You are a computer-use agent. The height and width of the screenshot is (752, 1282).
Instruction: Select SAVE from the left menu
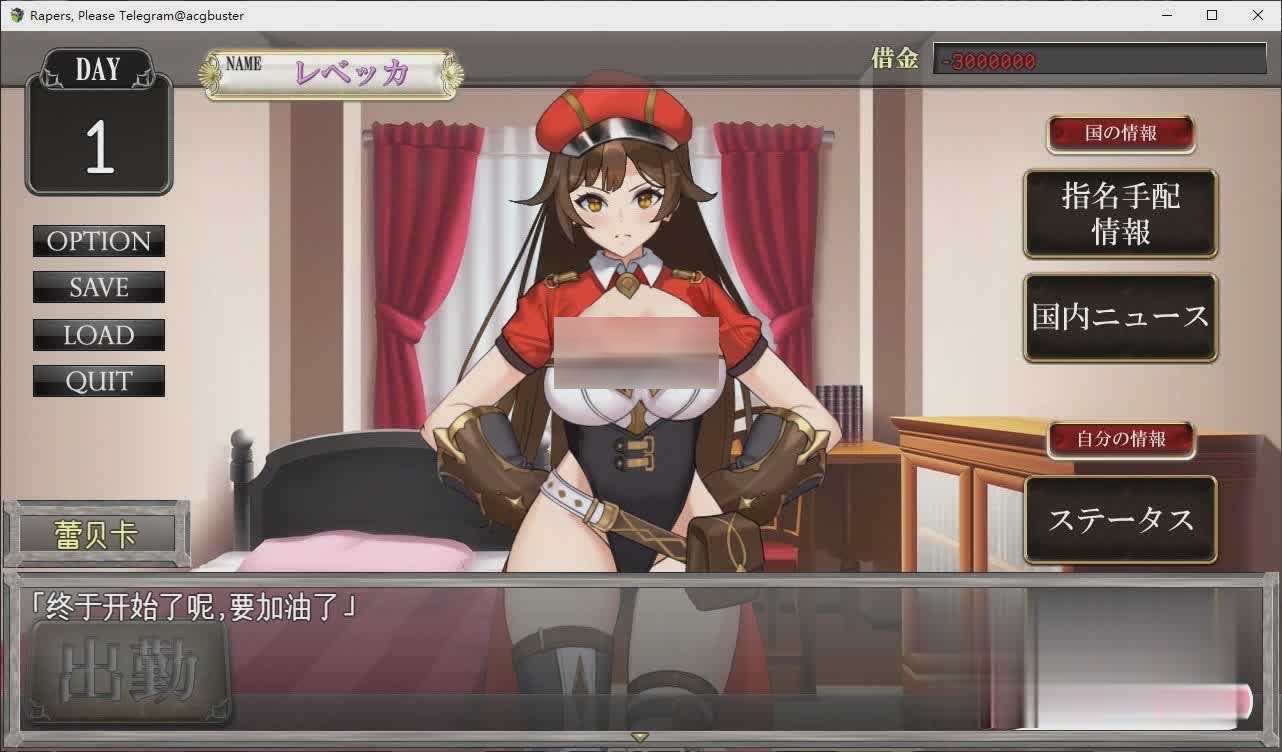pos(98,288)
